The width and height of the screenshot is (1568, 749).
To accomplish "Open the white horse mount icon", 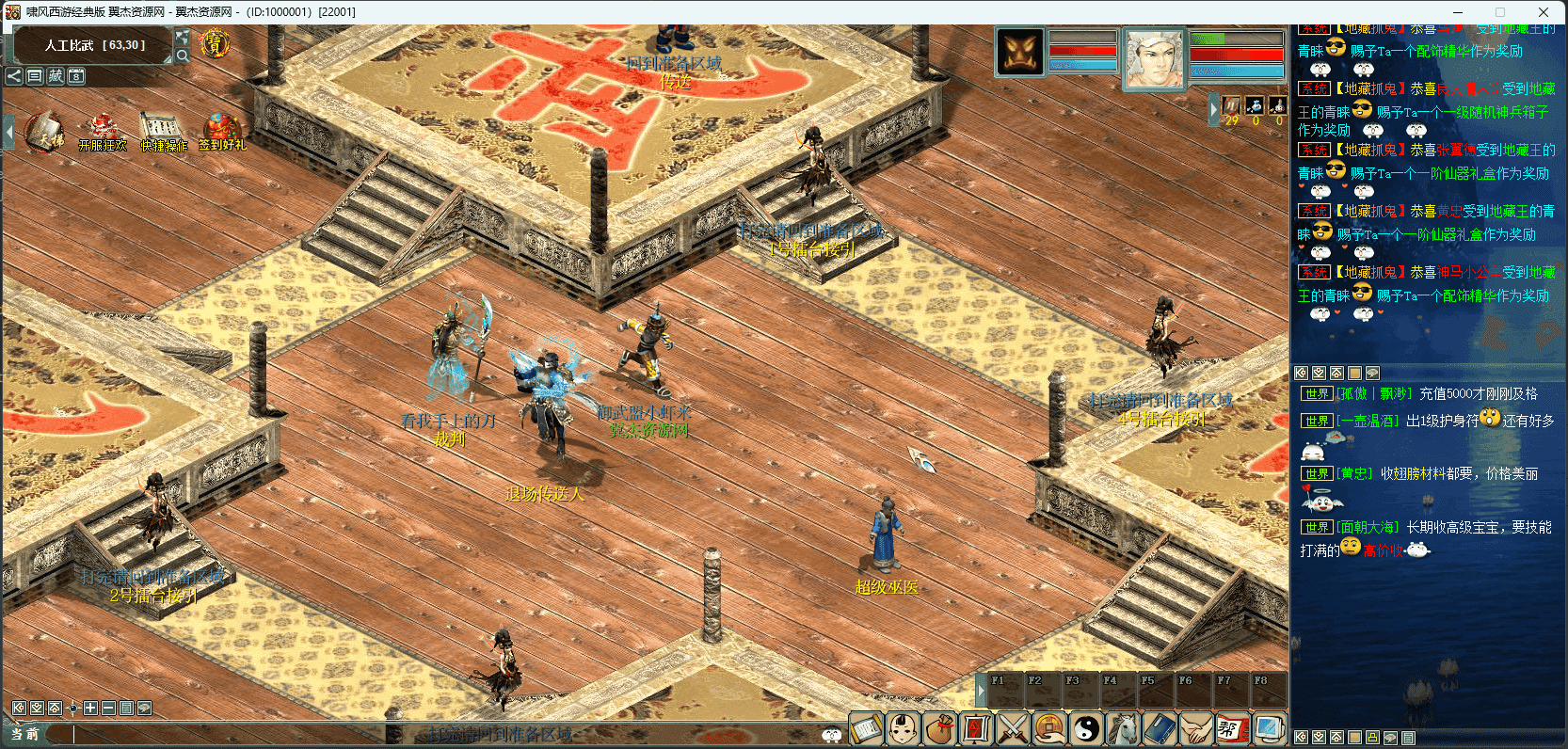I will coord(1123,729).
